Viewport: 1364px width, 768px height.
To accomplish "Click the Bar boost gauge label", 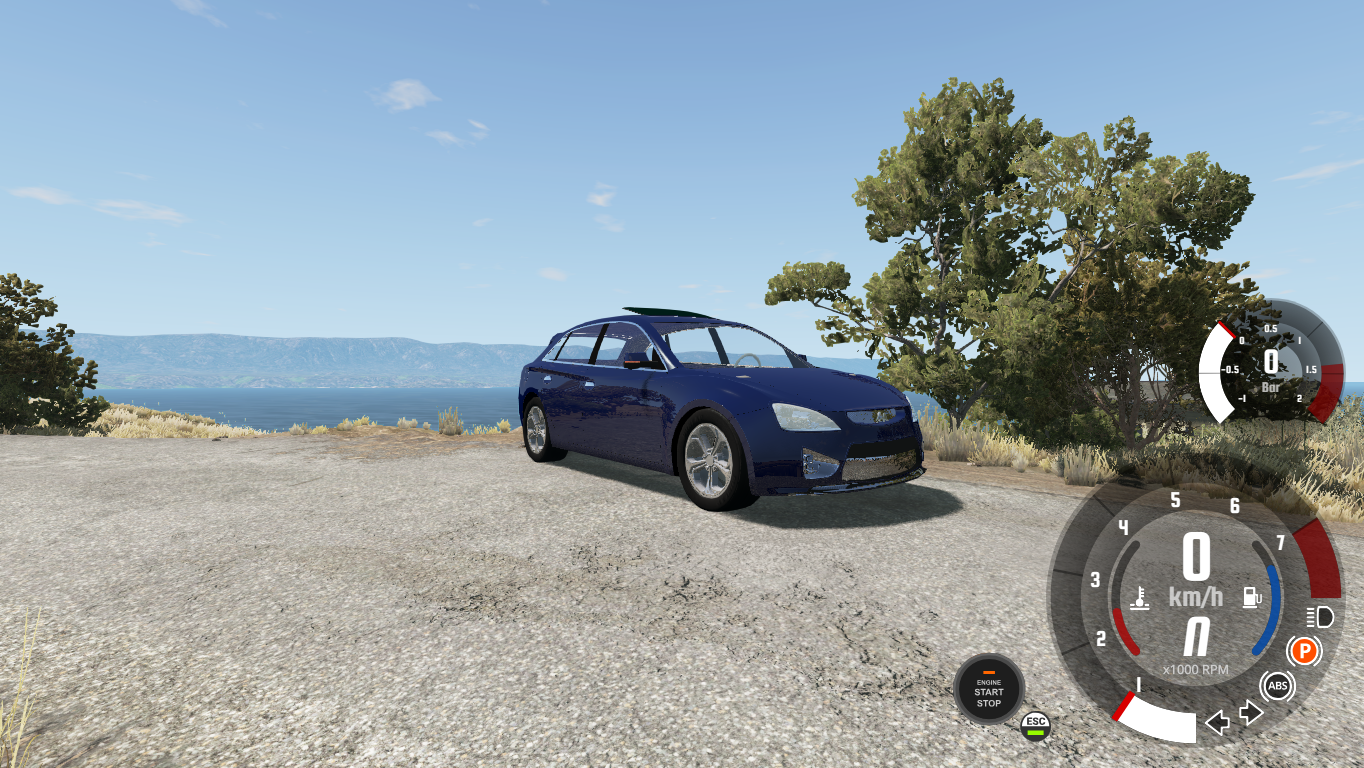I will 1271,388.
